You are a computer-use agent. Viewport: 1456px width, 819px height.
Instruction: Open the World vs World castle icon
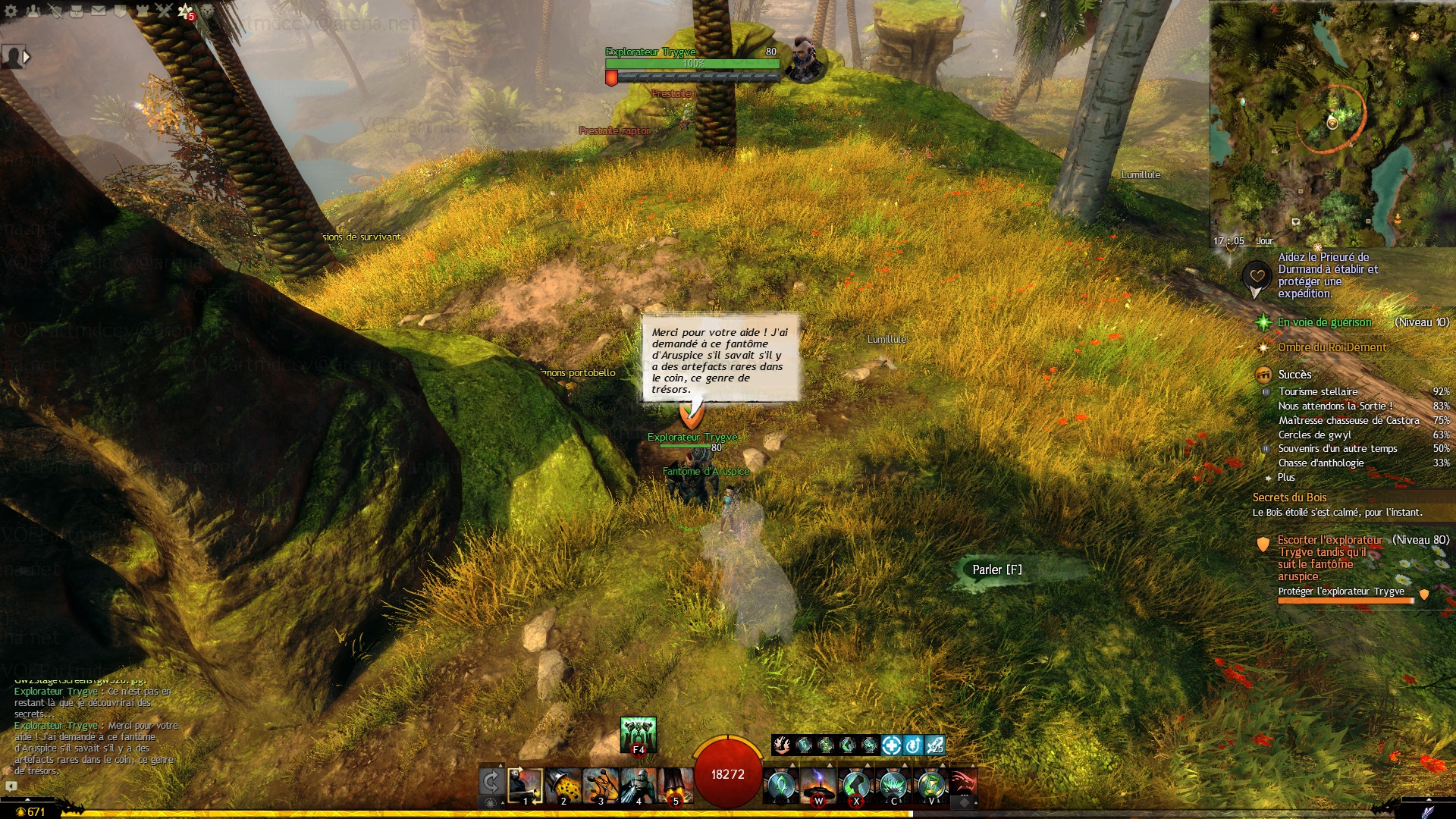(142, 11)
